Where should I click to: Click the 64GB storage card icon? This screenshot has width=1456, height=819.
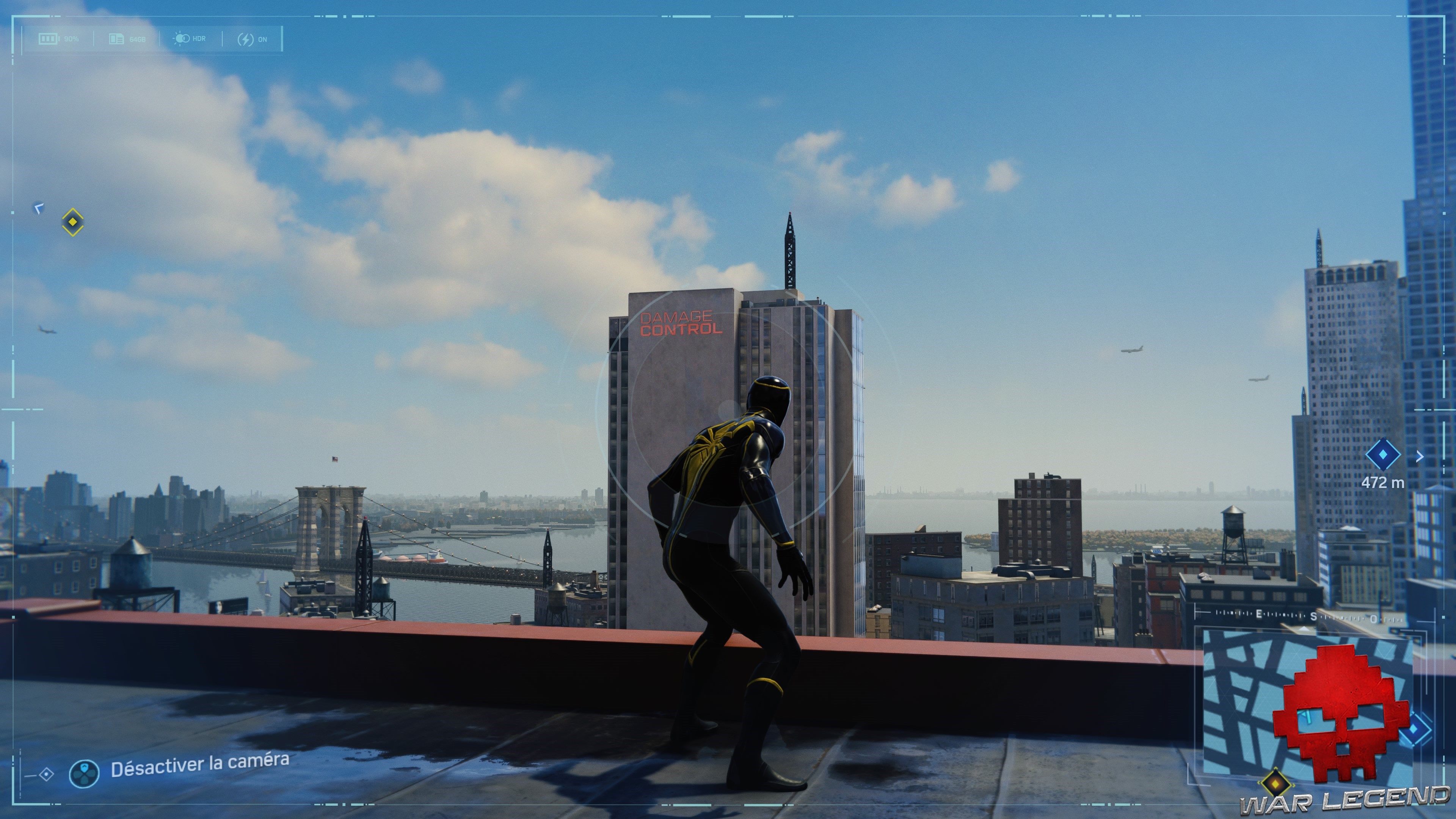tap(117, 39)
